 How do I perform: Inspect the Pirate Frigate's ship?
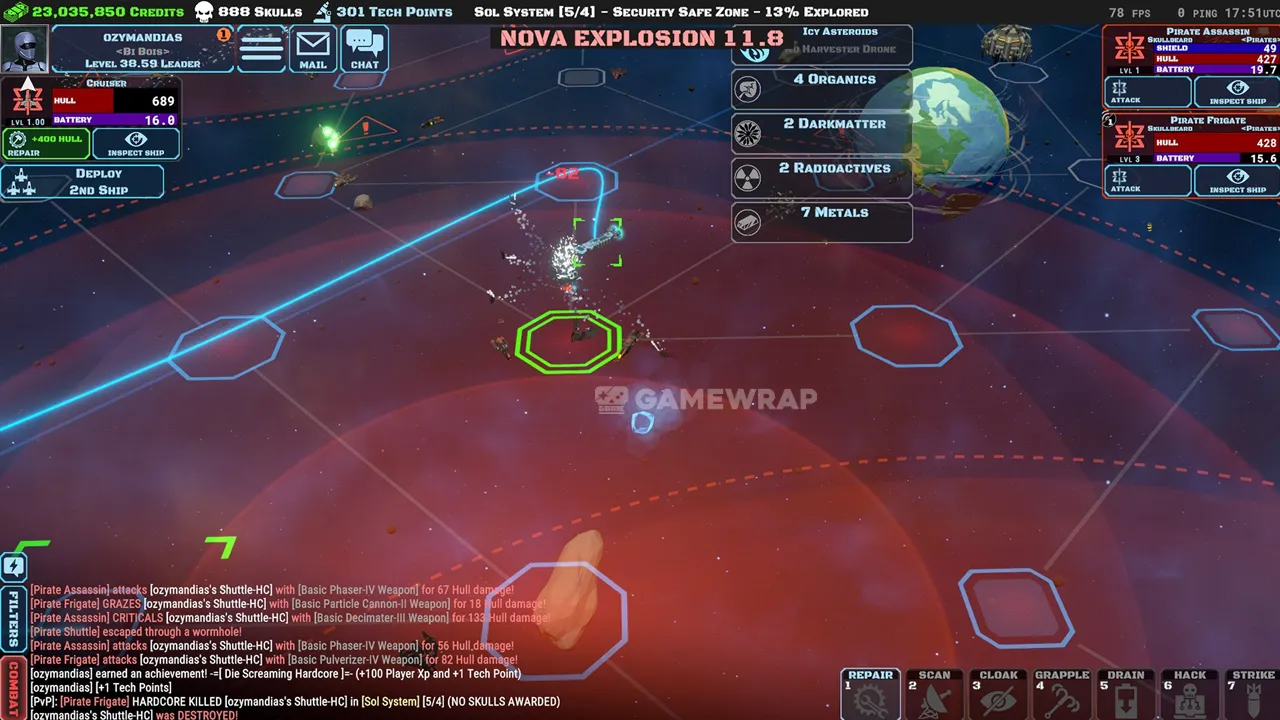pyautogui.click(x=1237, y=181)
